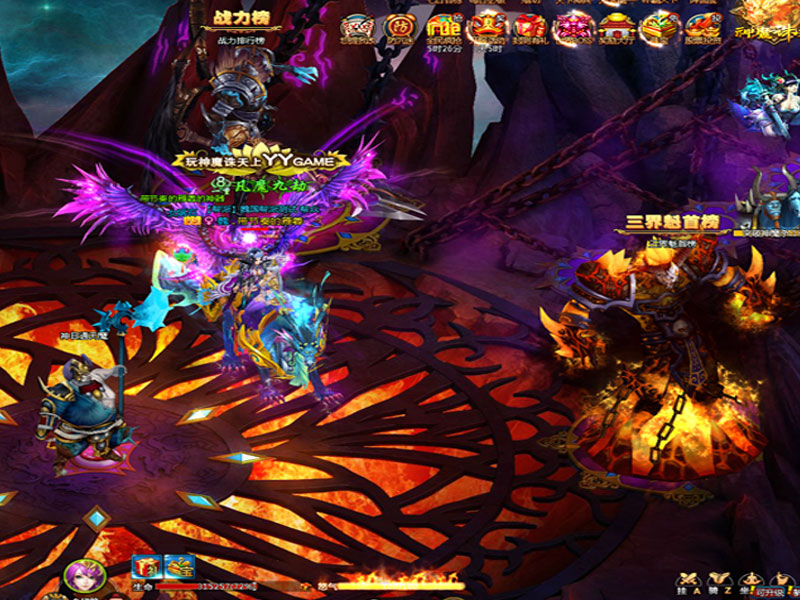
Task: Open the gold ingot 宝 icon
Action: (179, 567)
